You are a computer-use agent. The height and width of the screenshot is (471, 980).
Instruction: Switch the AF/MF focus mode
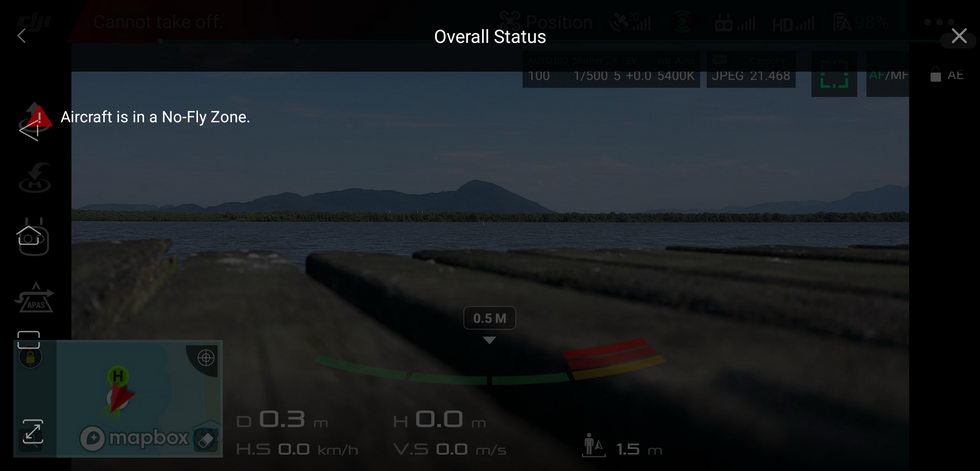coord(888,75)
